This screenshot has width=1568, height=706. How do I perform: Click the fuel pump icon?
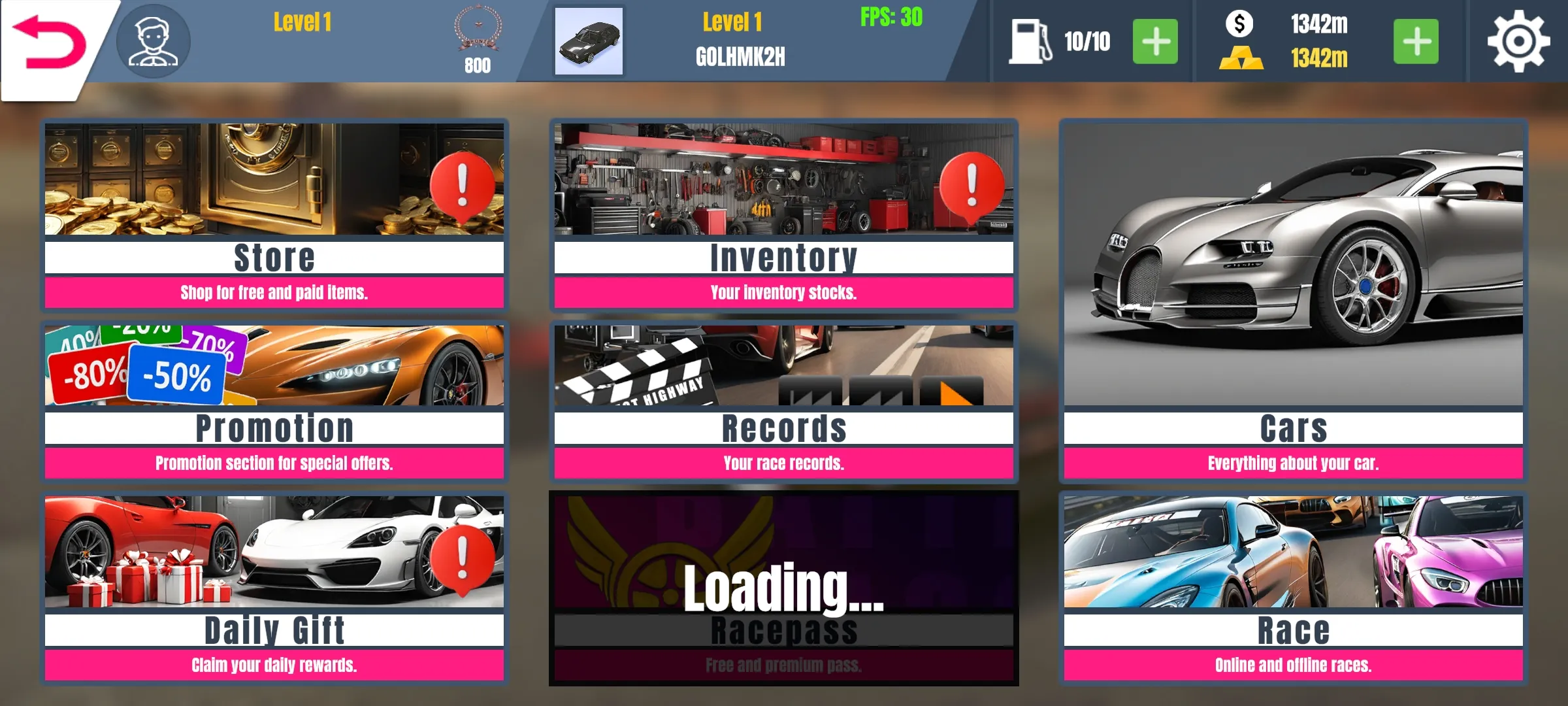[x=1030, y=42]
